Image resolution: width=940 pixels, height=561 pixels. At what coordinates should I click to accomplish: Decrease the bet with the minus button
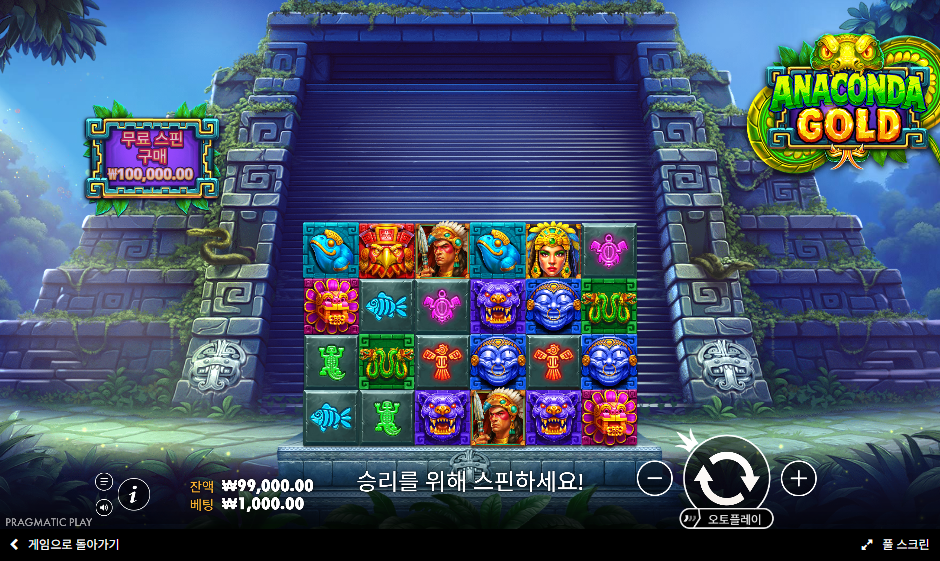[654, 479]
